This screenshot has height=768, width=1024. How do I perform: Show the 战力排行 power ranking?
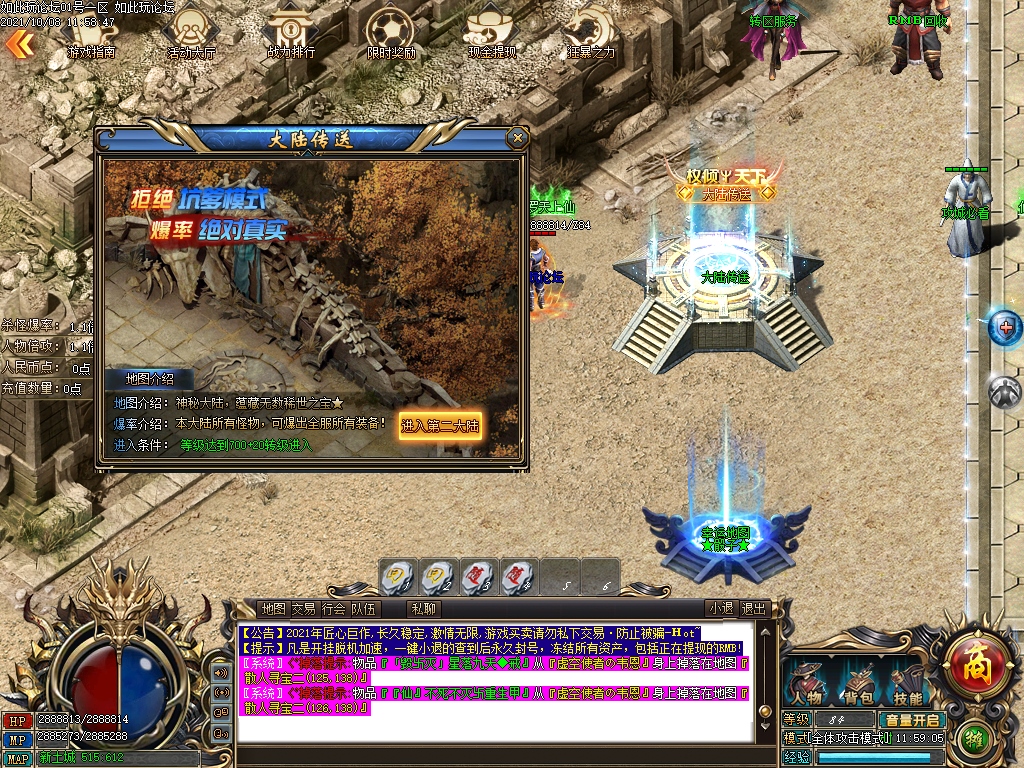tap(291, 35)
